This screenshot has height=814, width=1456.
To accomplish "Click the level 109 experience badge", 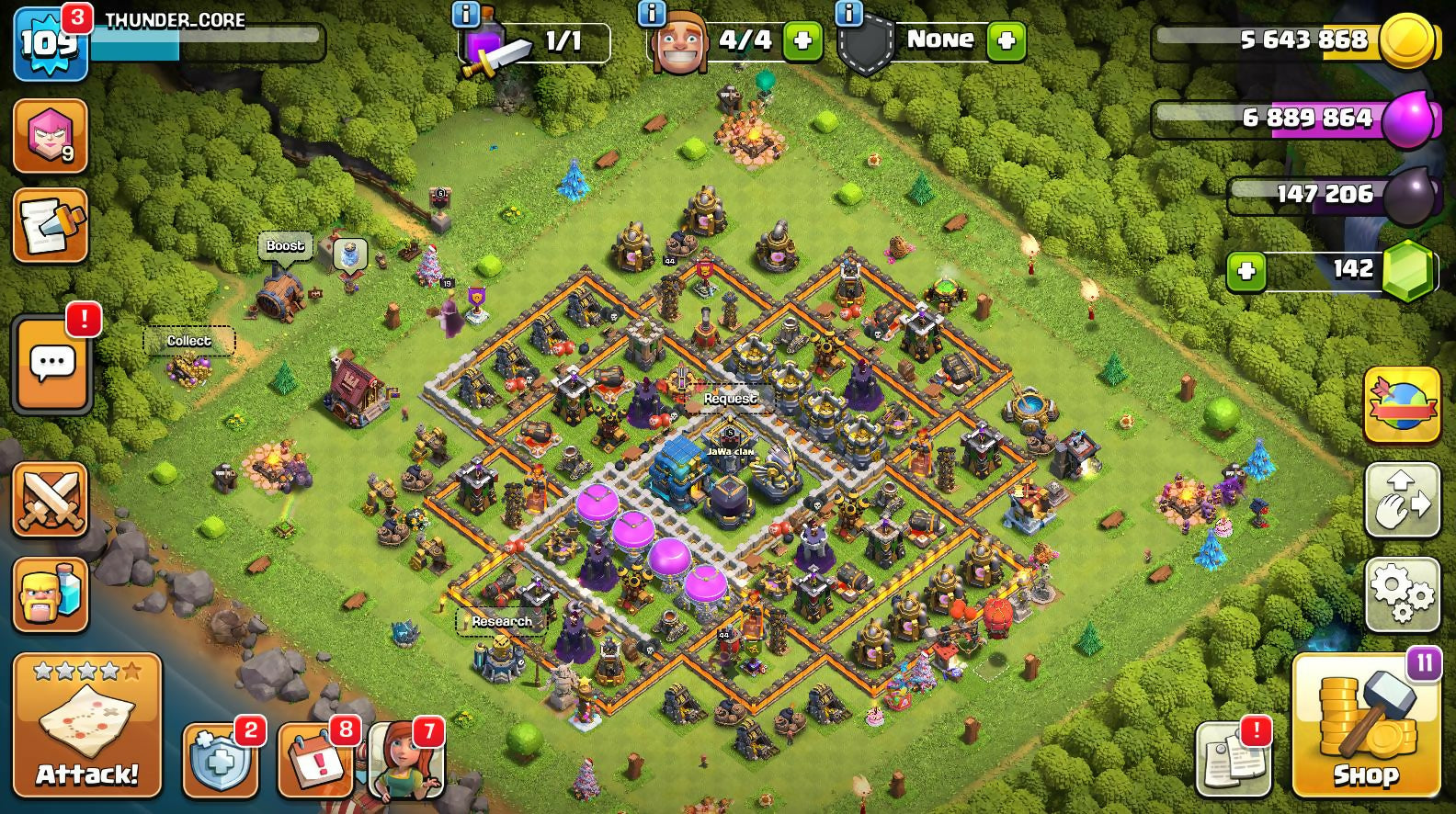I will pyautogui.click(x=48, y=43).
